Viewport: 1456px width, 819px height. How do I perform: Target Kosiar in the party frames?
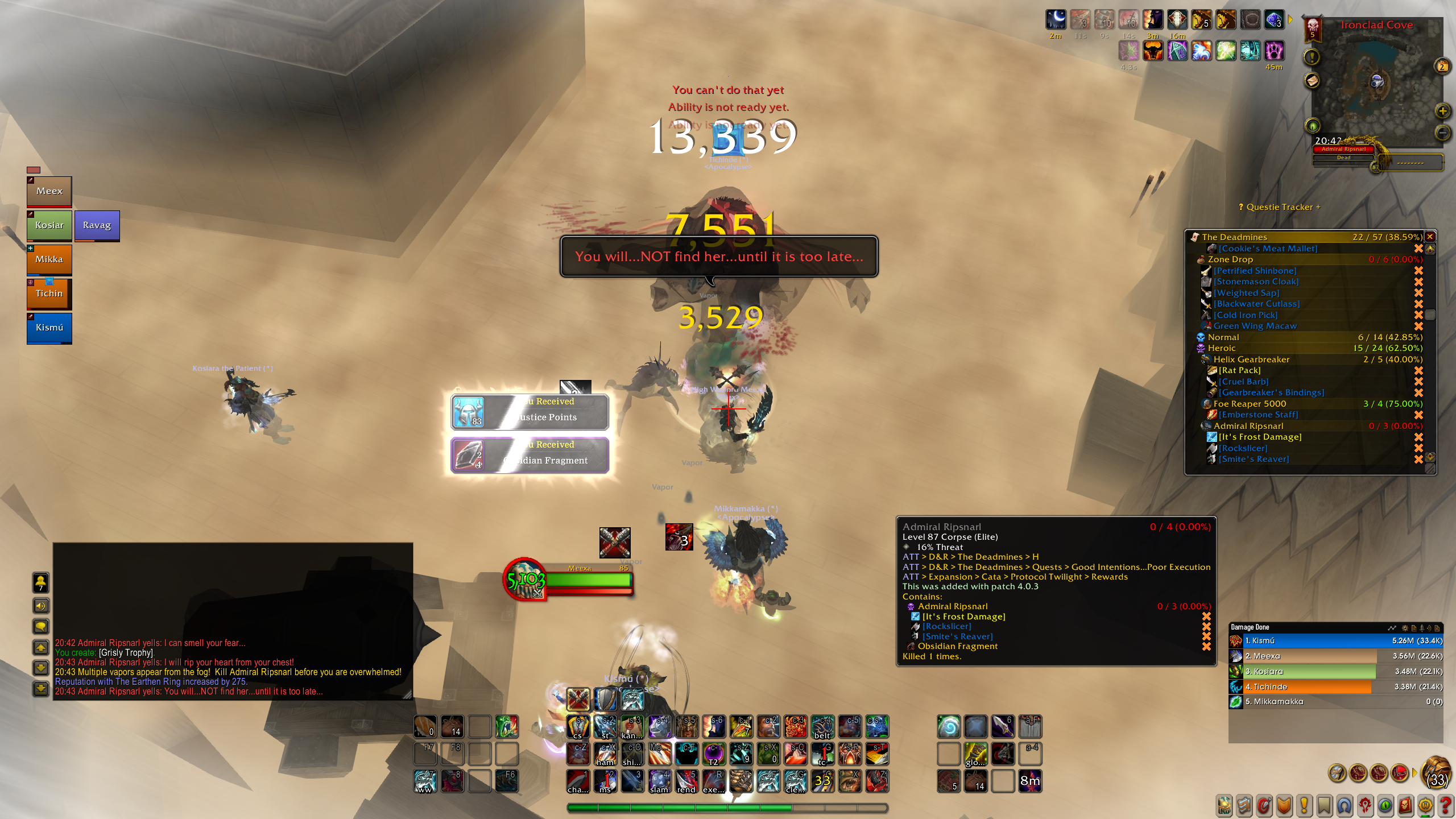point(49,225)
